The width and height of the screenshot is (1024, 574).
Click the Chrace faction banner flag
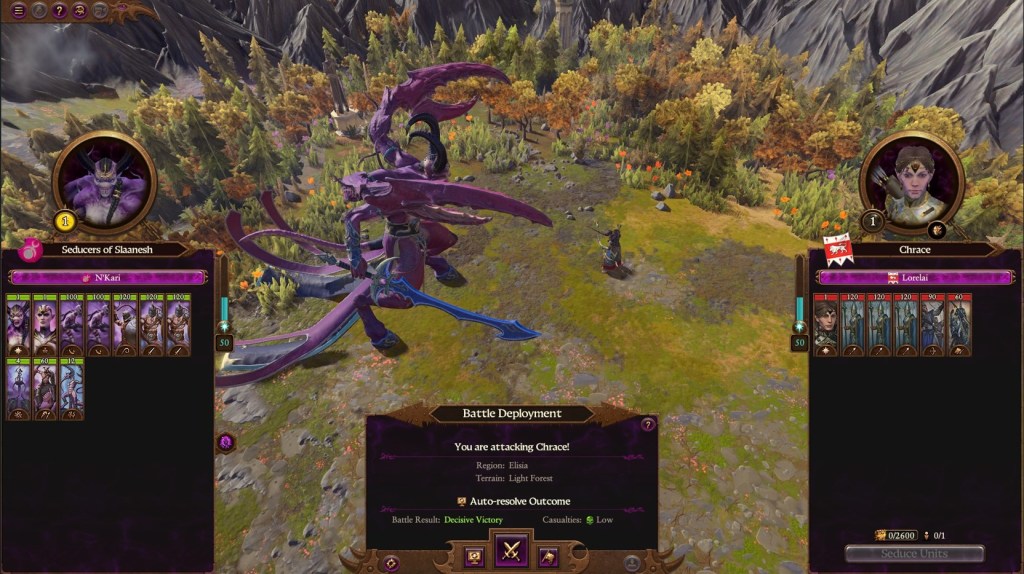(x=836, y=248)
